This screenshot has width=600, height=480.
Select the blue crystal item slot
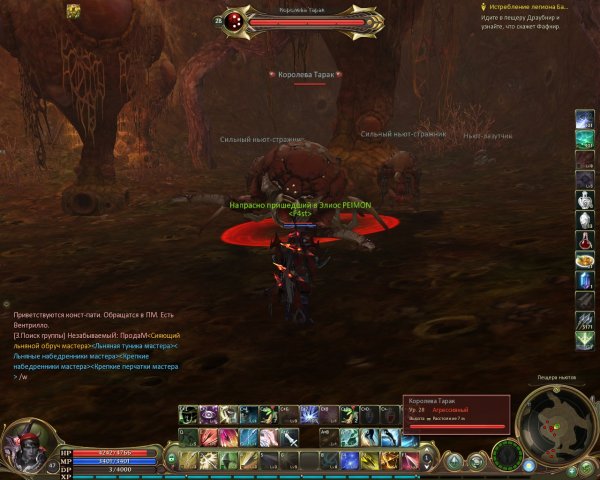pos(584,281)
